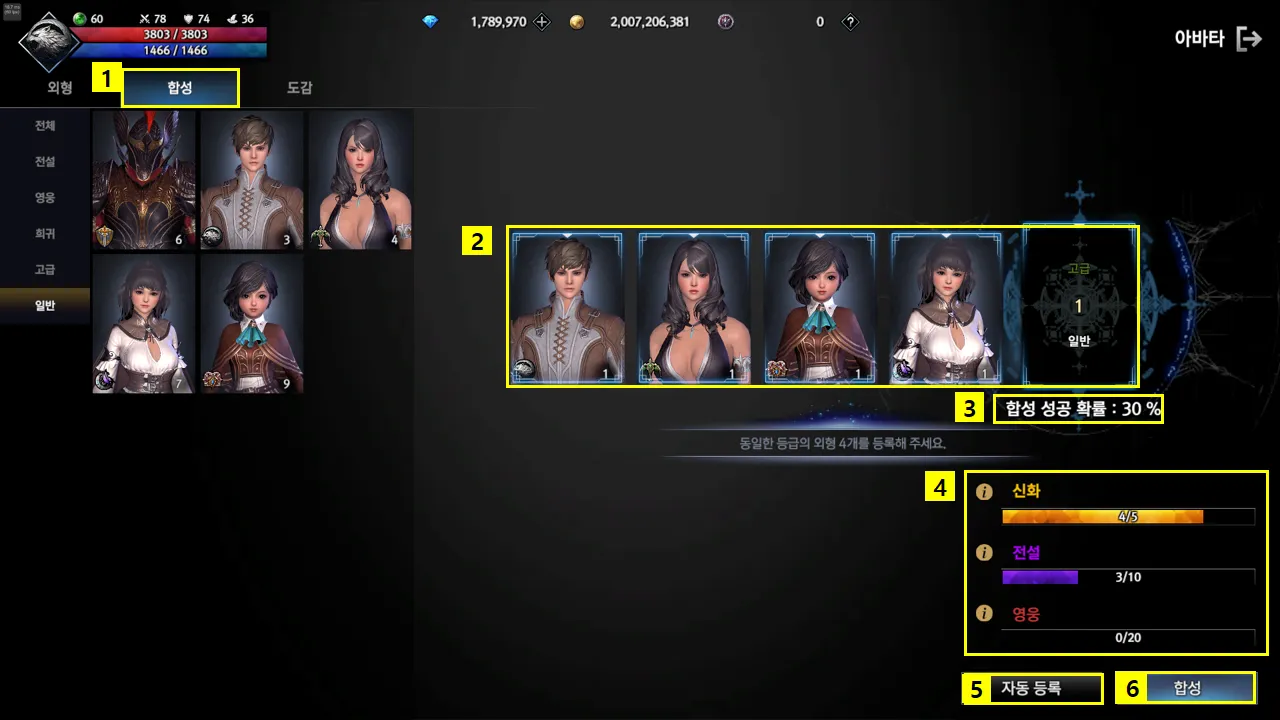This screenshot has width=1280, height=720.
Task: Select the red armored knight avatar
Action: coord(144,180)
